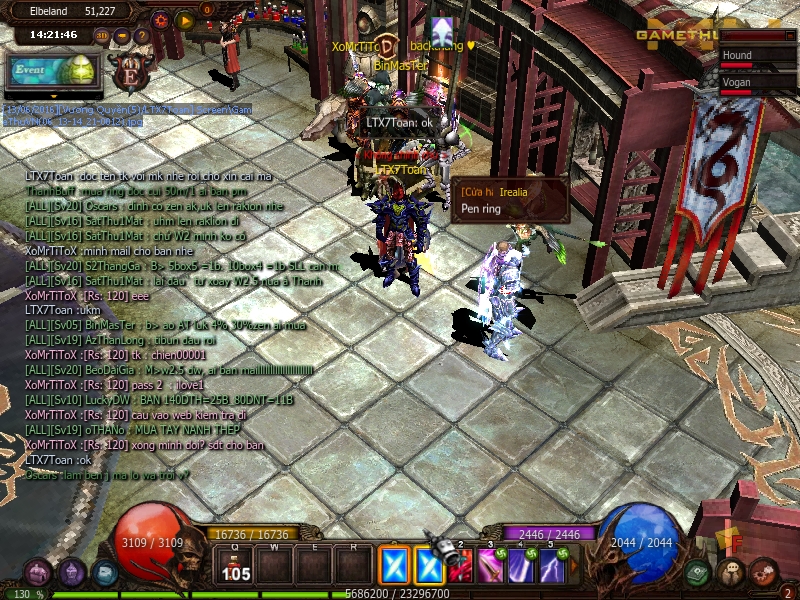Use the red potion in the Q slot
800x600 pixels.
click(236, 566)
